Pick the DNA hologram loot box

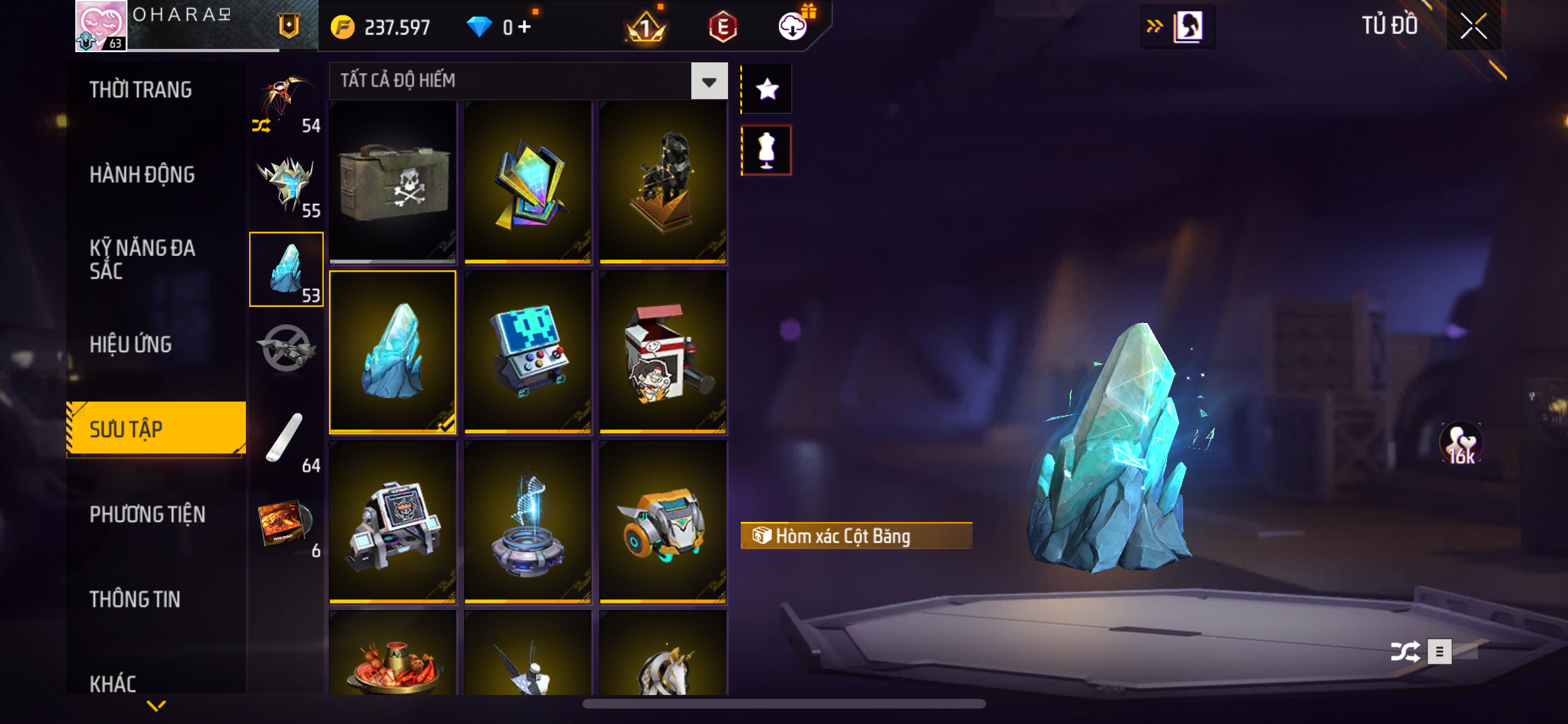tap(528, 521)
